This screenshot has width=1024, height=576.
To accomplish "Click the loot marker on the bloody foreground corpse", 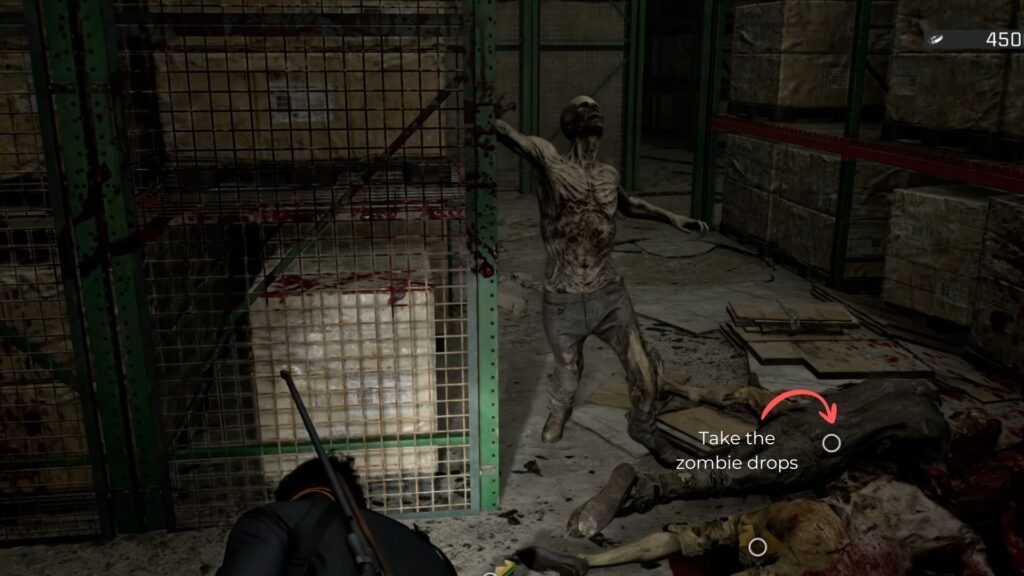I will (758, 547).
